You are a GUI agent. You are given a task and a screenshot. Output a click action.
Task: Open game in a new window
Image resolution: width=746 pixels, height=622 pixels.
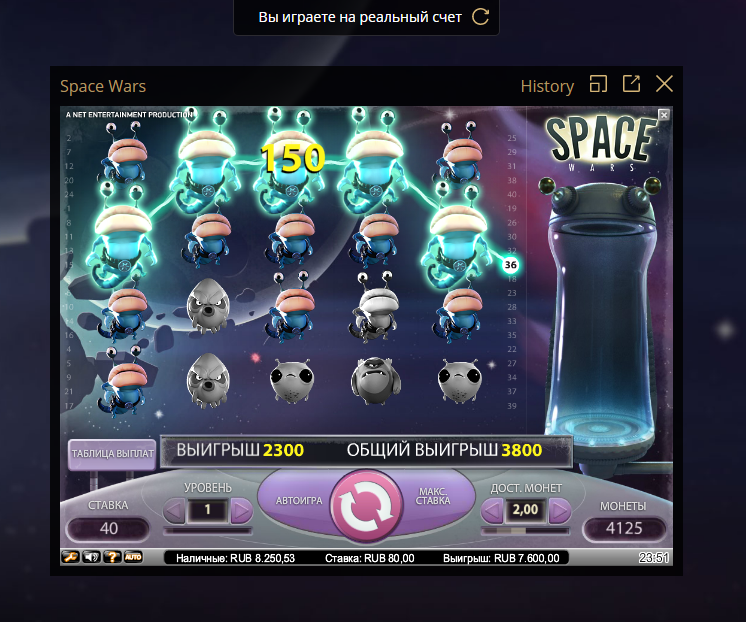click(x=631, y=85)
